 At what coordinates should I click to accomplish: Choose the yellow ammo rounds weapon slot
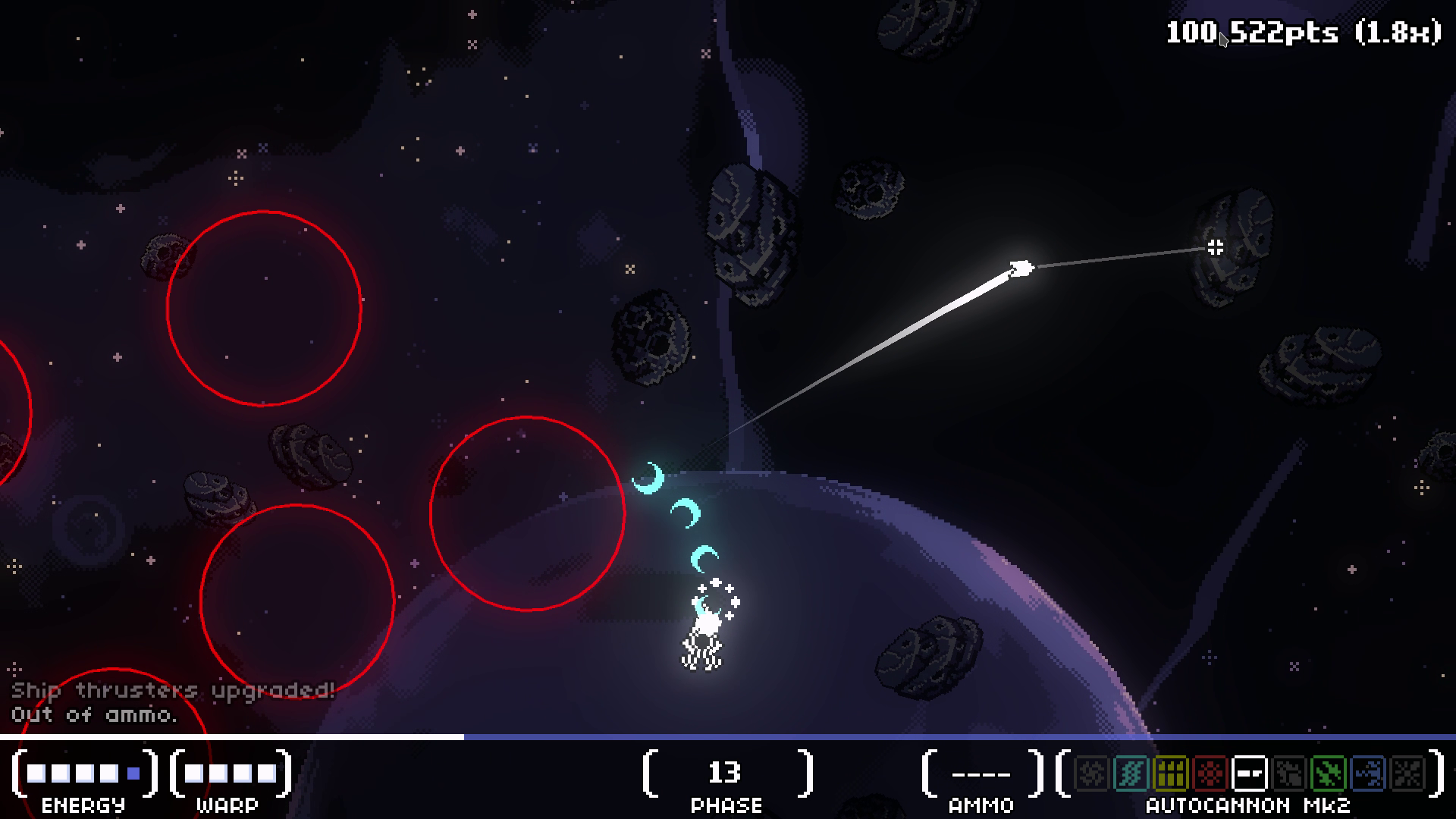click(x=1170, y=773)
